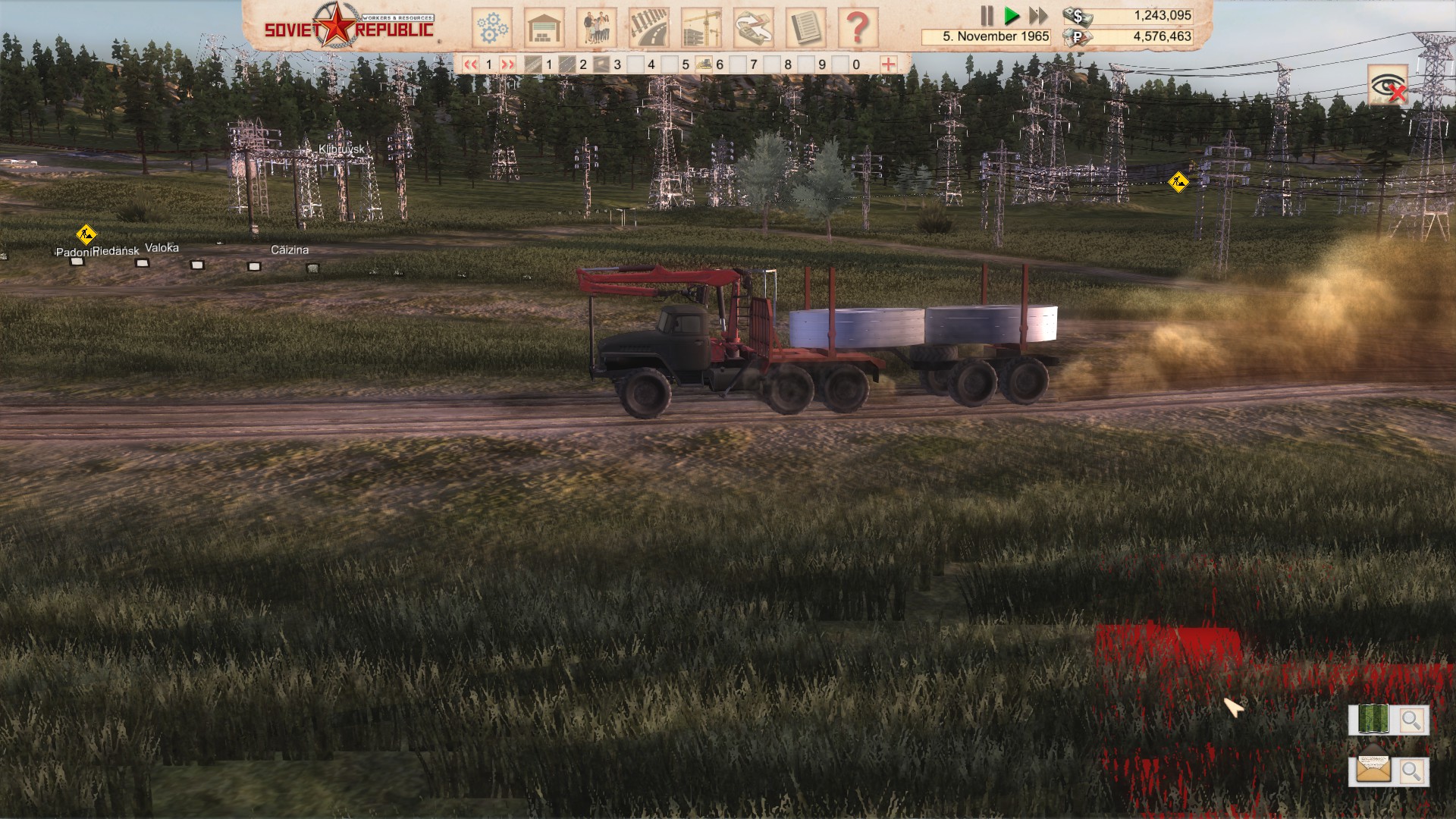Add a new quickslot with the plus
Image resolution: width=1456 pixels, height=819 pixels.
coord(884,64)
